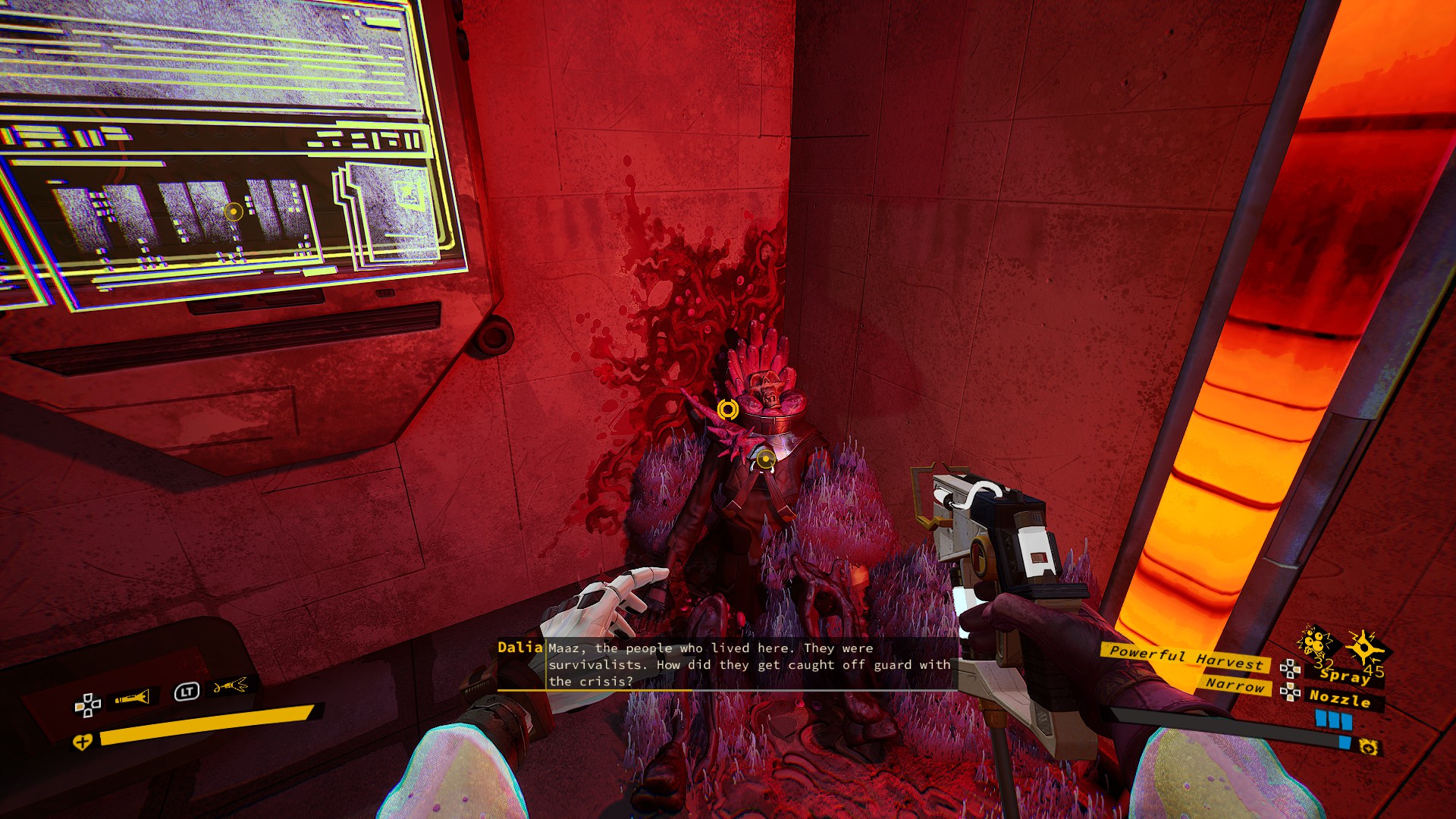Screen dimensions: 1456x819
Task: Select the Narrow nozzle setting label
Action: (x=1235, y=684)
